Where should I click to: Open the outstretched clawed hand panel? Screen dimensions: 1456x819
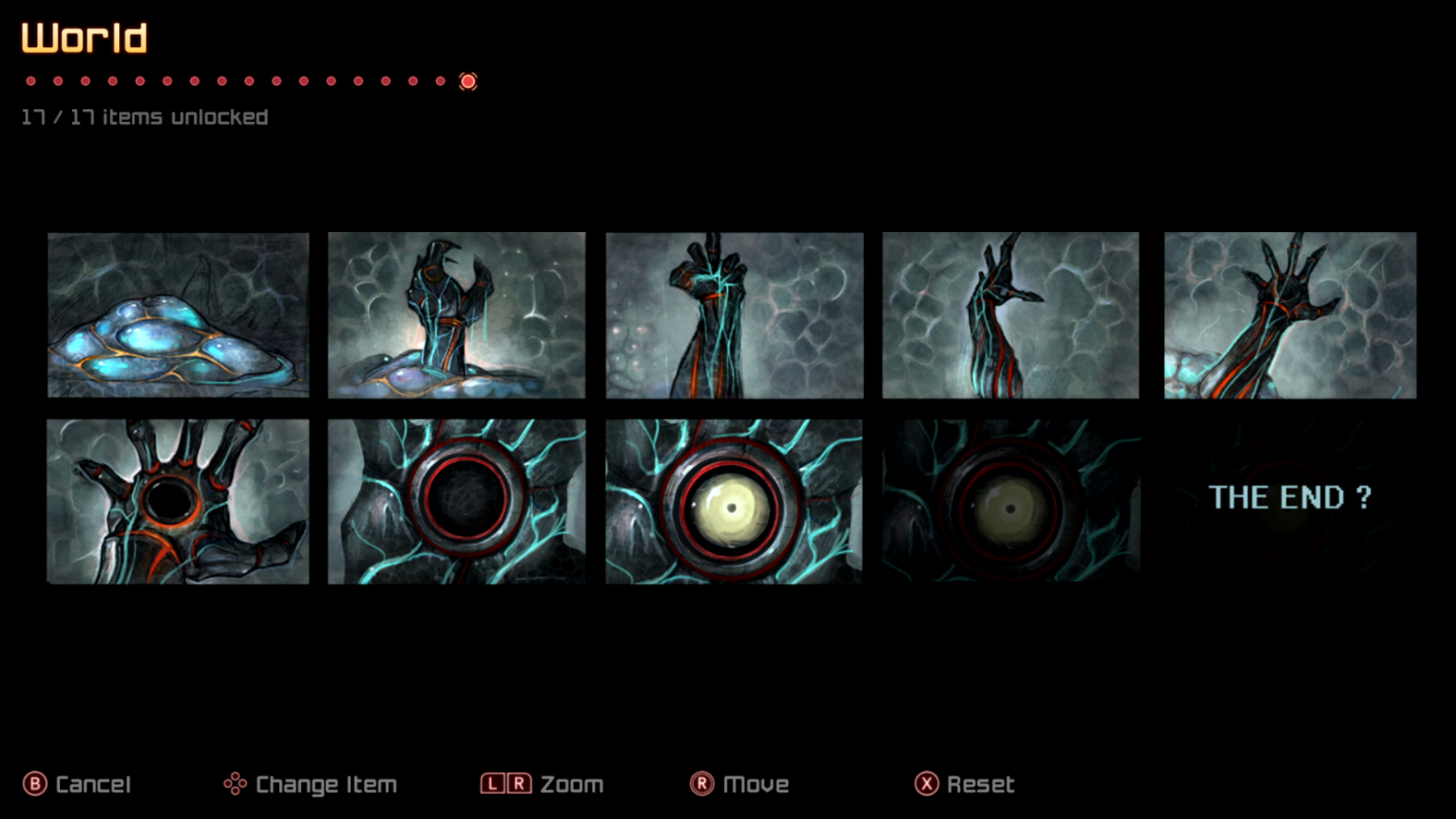(1290, 315)
